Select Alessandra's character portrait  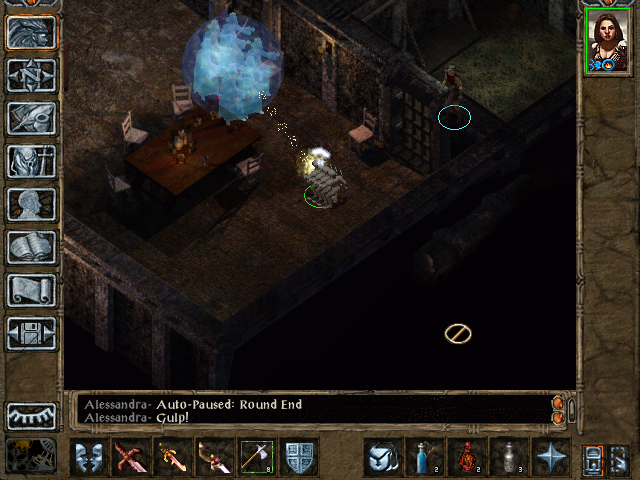[608, 40]
